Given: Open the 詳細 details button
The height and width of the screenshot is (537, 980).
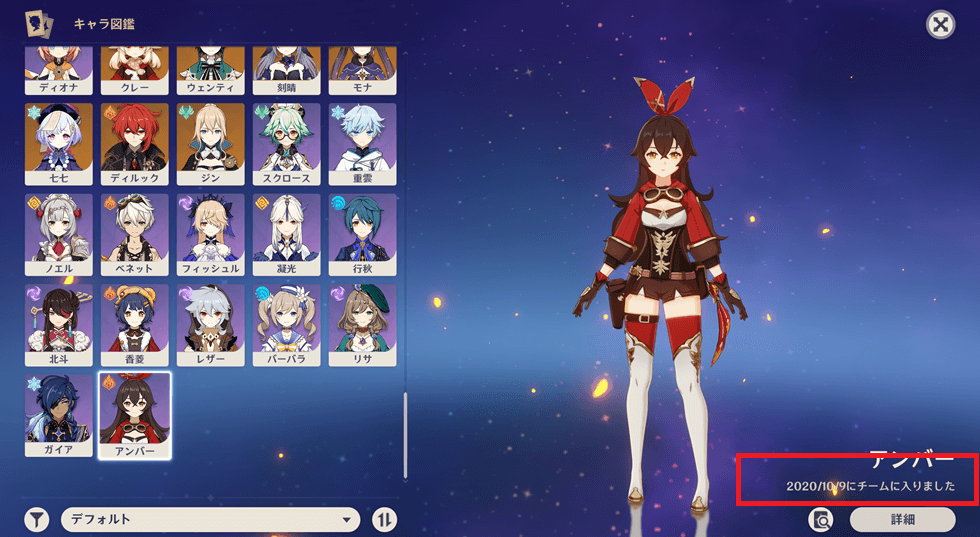Looking at the screenshot, I should coord(902,519).
